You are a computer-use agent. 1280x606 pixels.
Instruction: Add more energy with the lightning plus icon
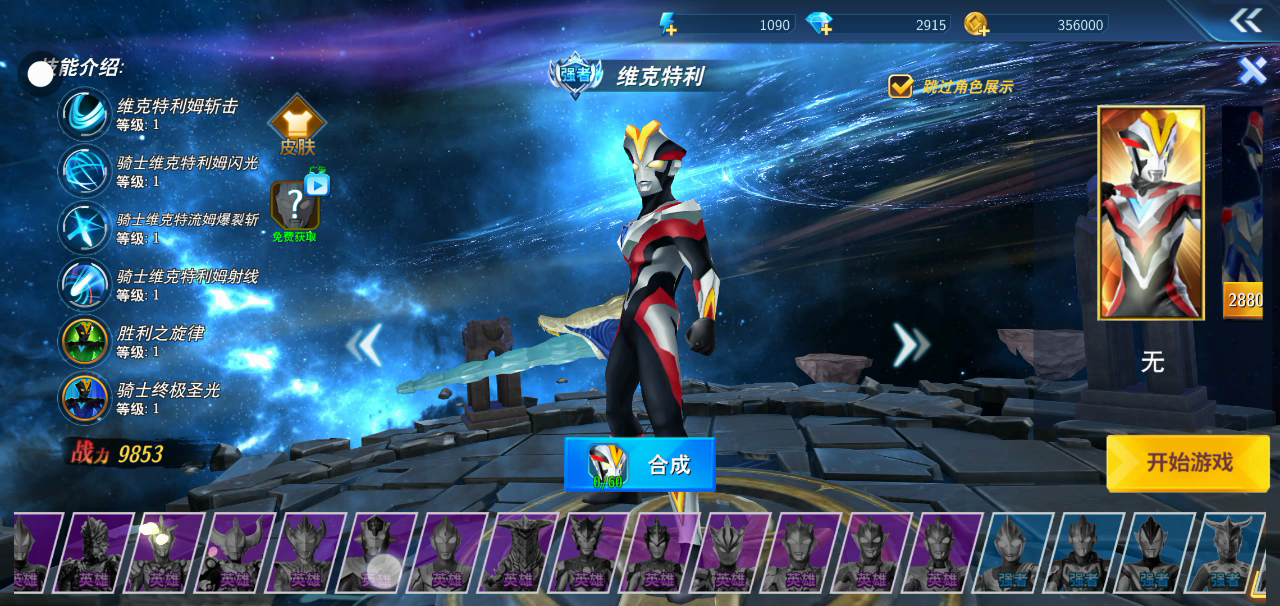click(x=668, y=24)
